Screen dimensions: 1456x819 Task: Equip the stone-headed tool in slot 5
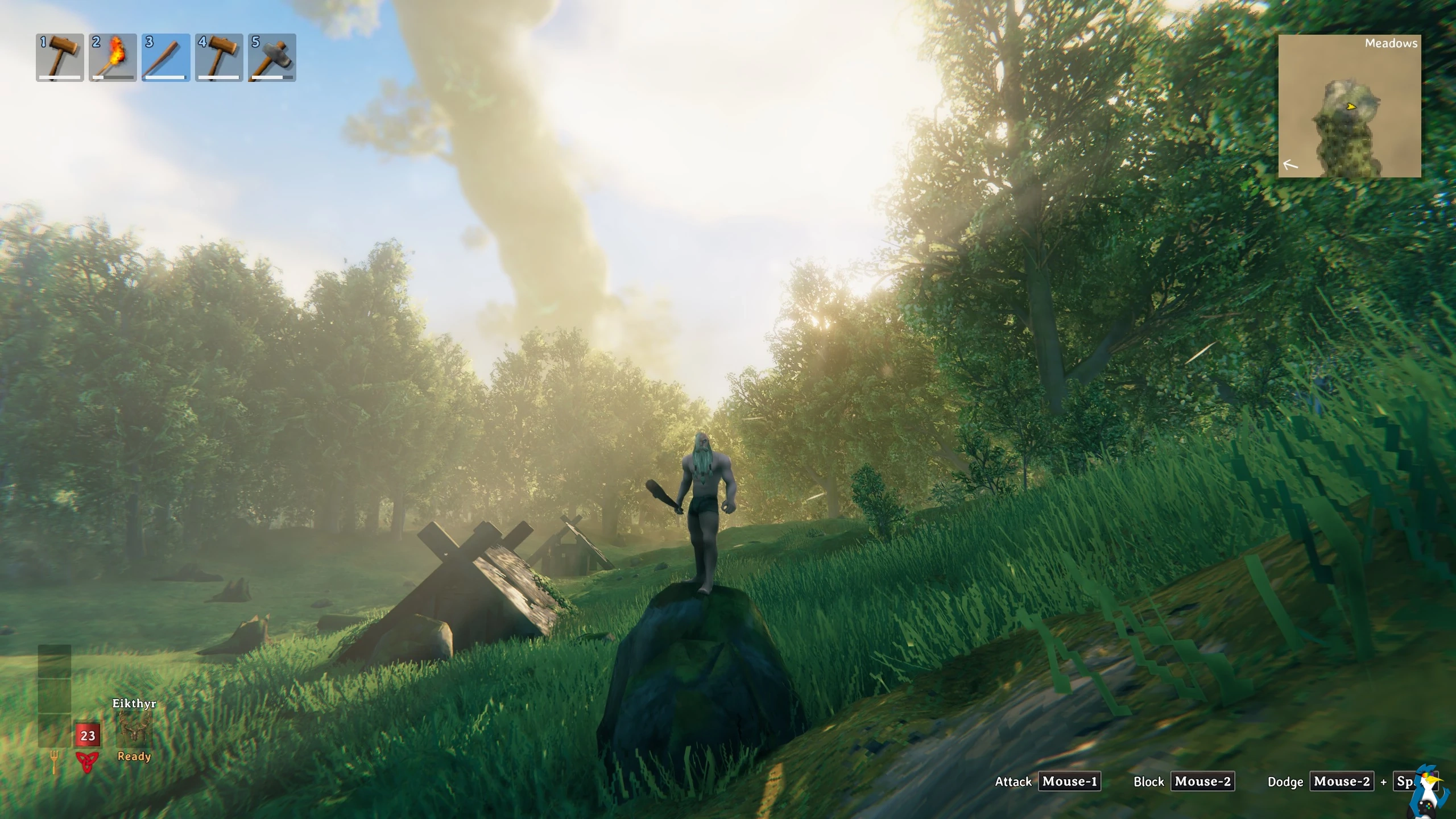272,57
